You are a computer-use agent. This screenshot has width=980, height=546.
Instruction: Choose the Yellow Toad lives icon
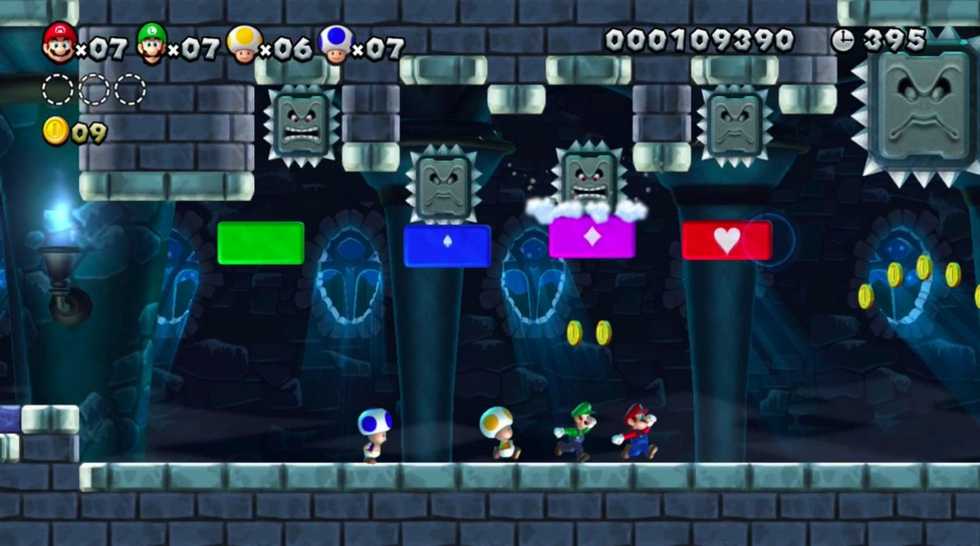243,43
